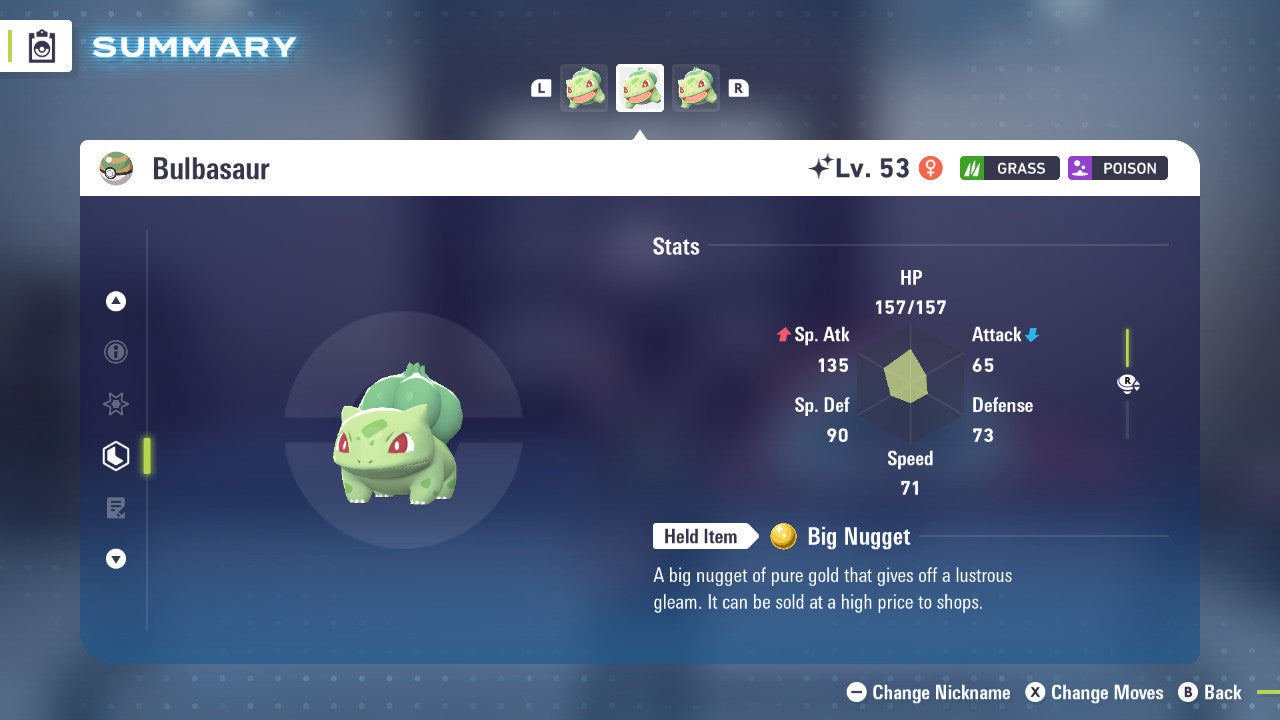This screenshot has width=1280, height=720.
Task: Select the POISON type badge
Action: point(1117,168)
